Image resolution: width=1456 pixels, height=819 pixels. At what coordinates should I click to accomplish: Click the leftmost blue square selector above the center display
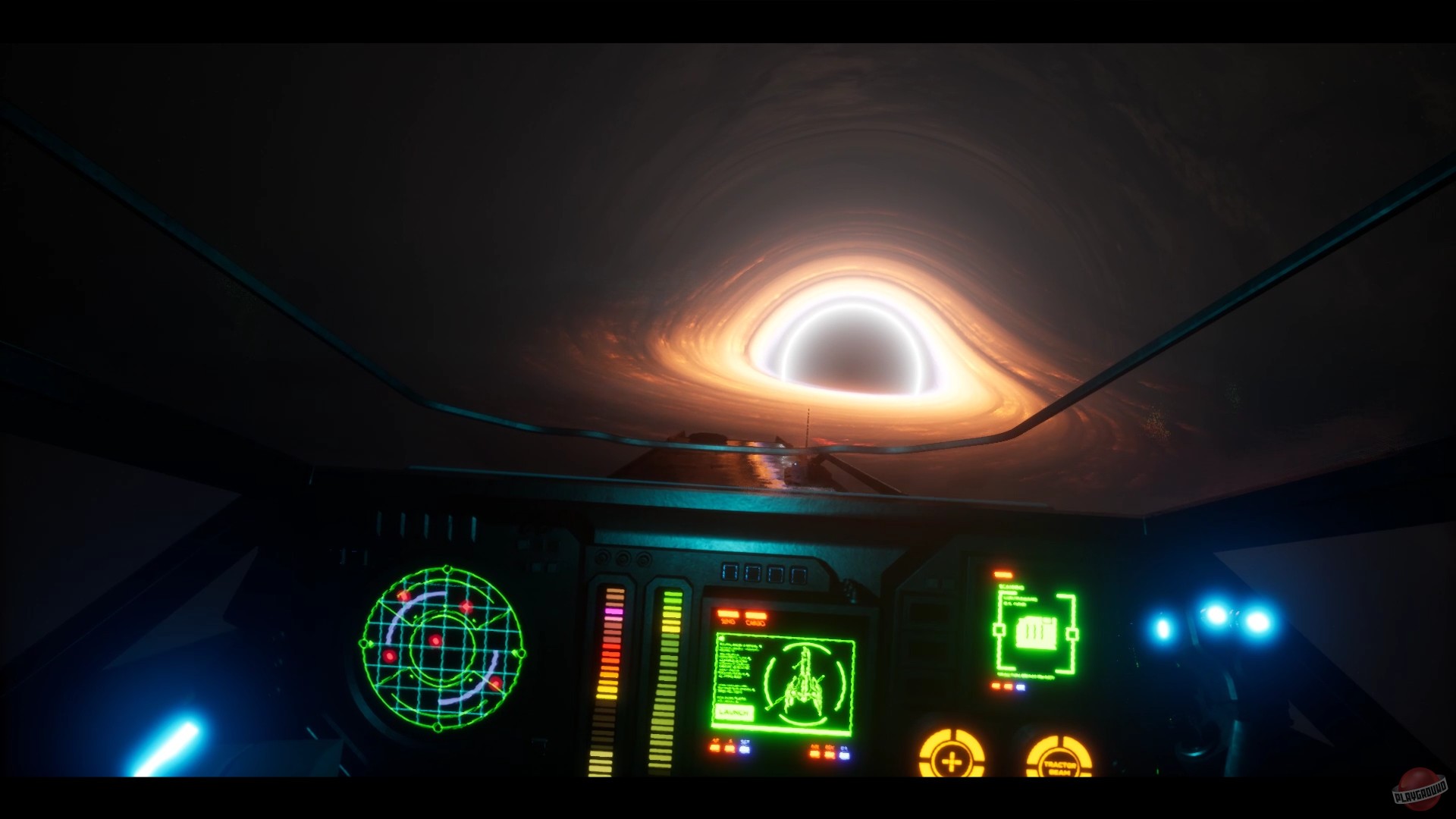(x=730, y=571)
